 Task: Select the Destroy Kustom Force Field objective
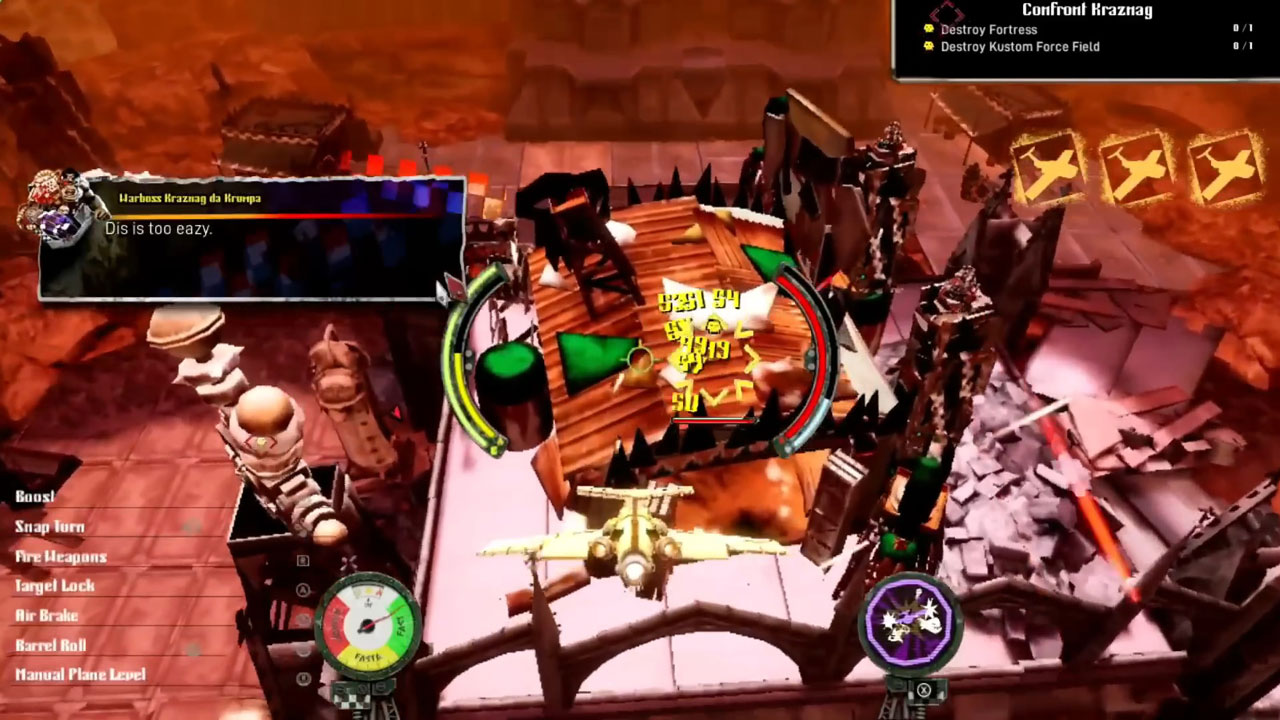tap(1019, 47)
